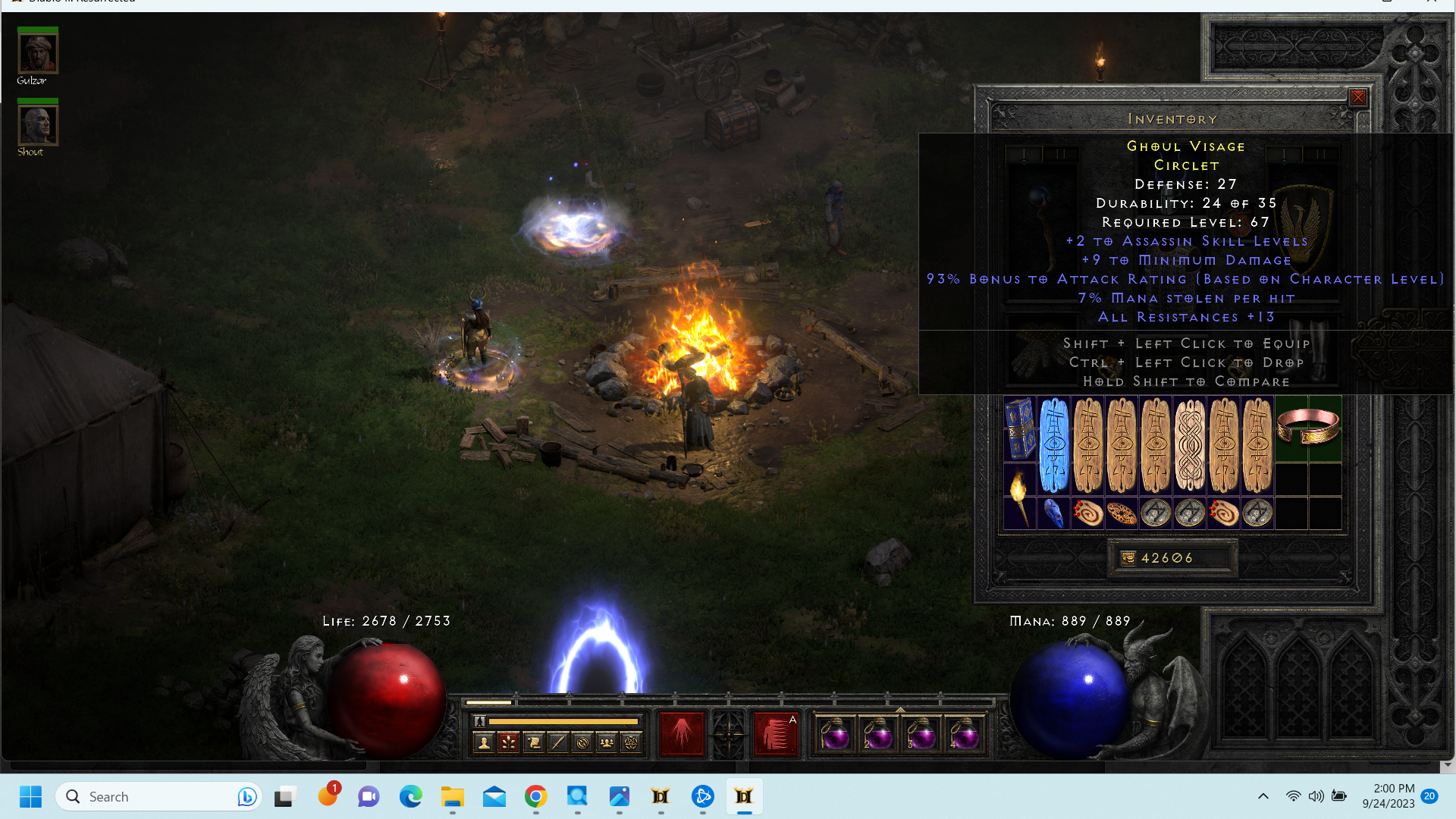Select the left-hand red skill icon
Screen dimensions: 1456x819
682,734
